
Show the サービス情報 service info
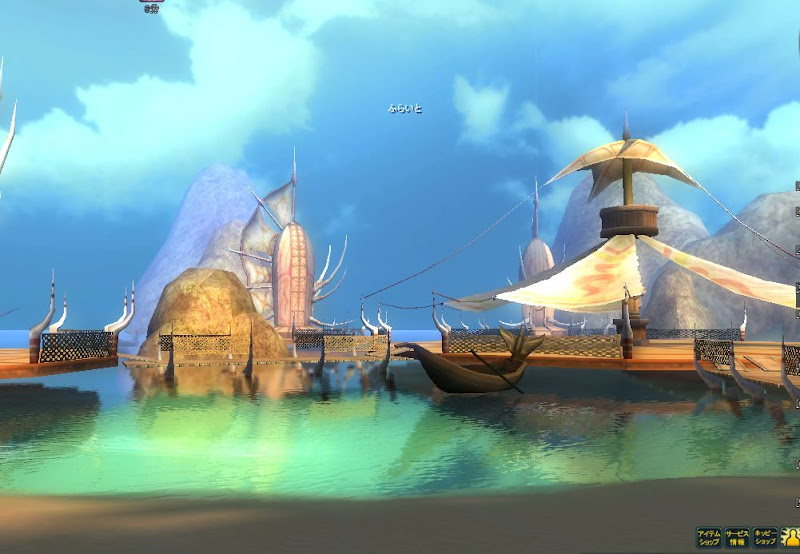[x=737, y=538]
